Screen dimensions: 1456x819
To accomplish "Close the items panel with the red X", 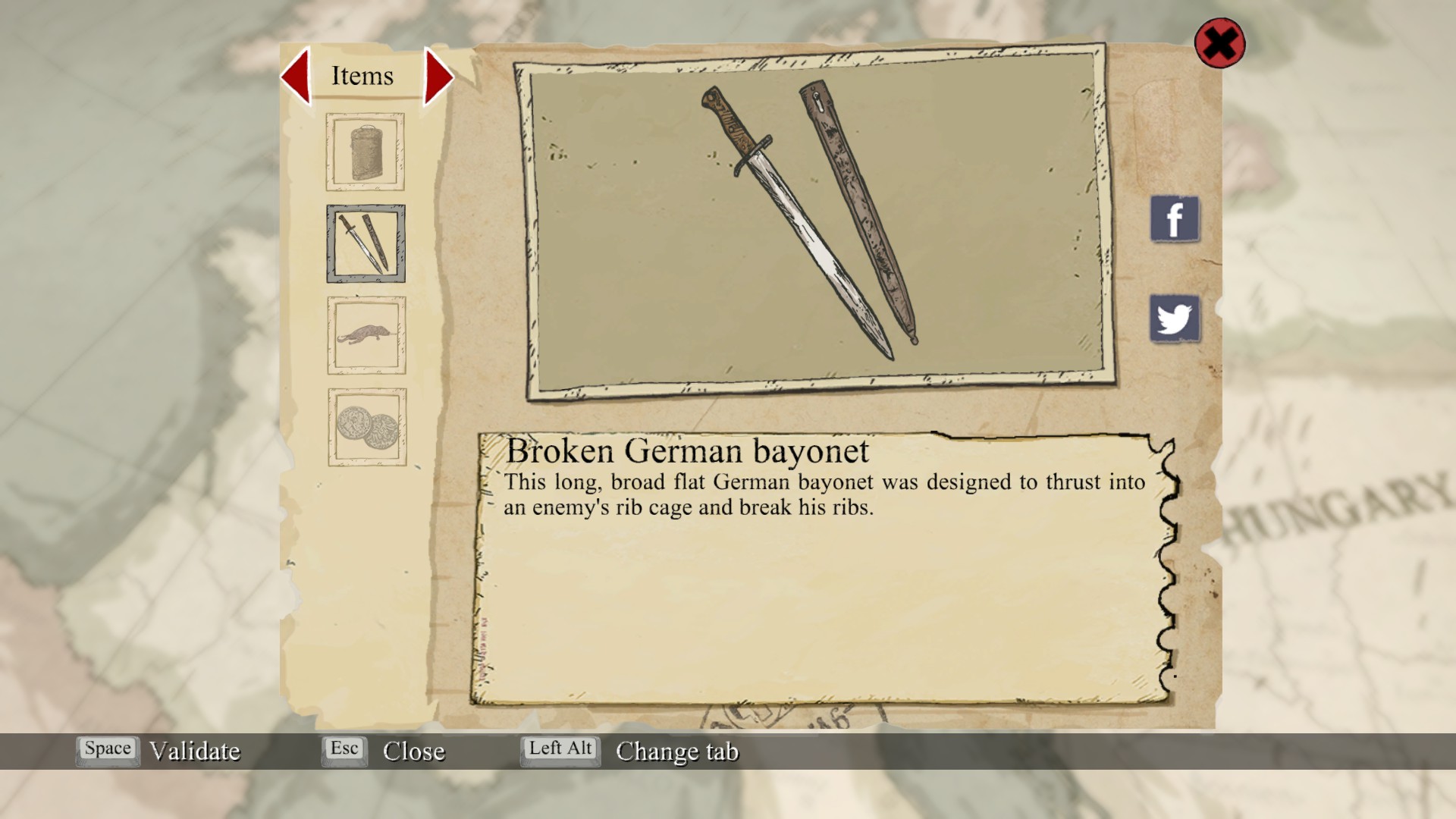I will click(x=1219, y=43).
